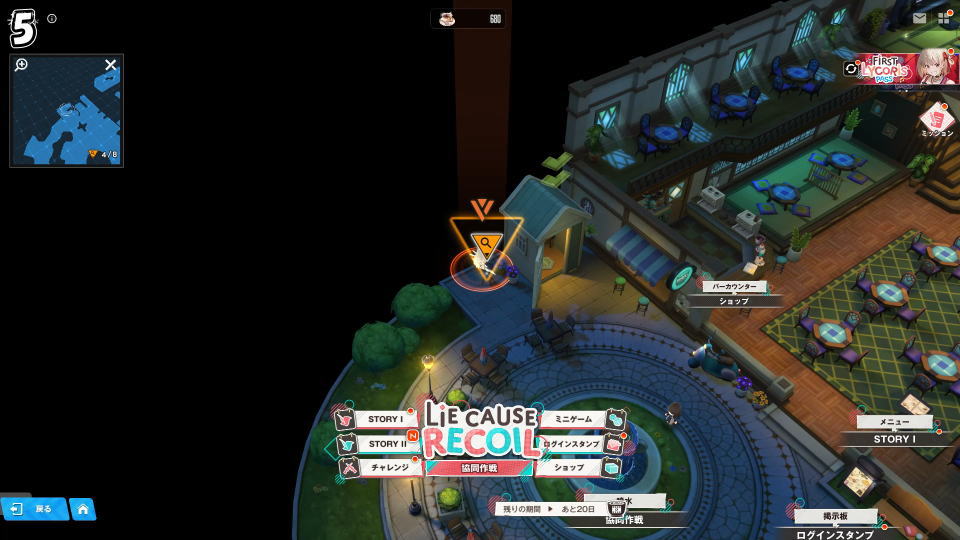Select the orange magnifier search marker
The width and height of the screenshot is (960, 540).
[x=486, y=243]
